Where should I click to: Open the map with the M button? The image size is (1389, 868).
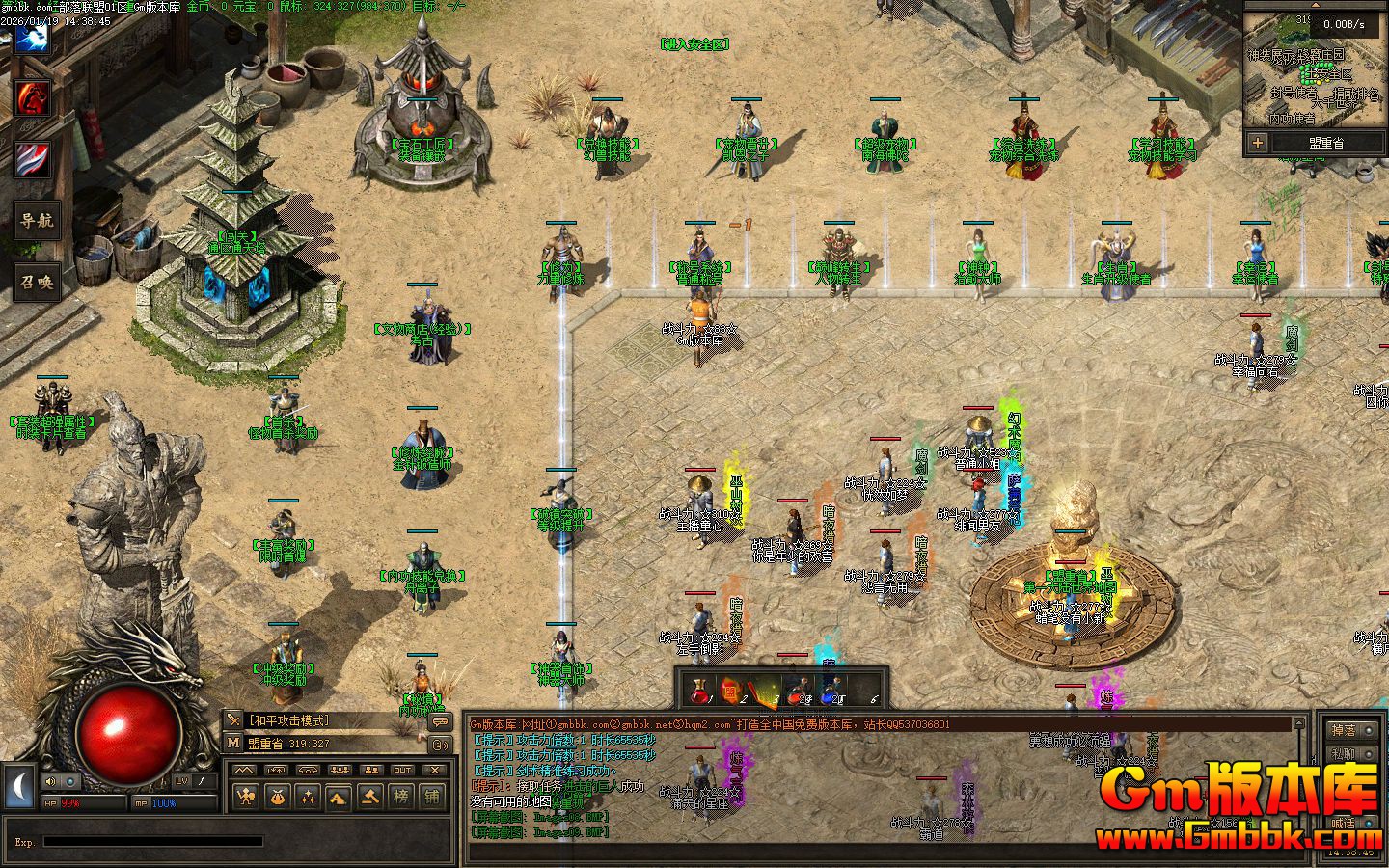(x=233, y=743)
